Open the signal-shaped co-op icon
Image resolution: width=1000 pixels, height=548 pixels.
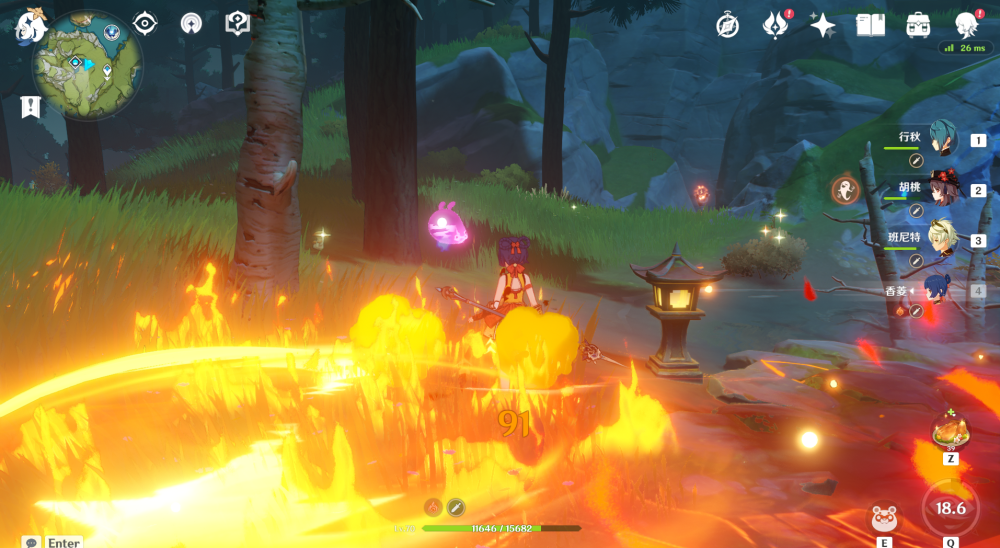191,24
